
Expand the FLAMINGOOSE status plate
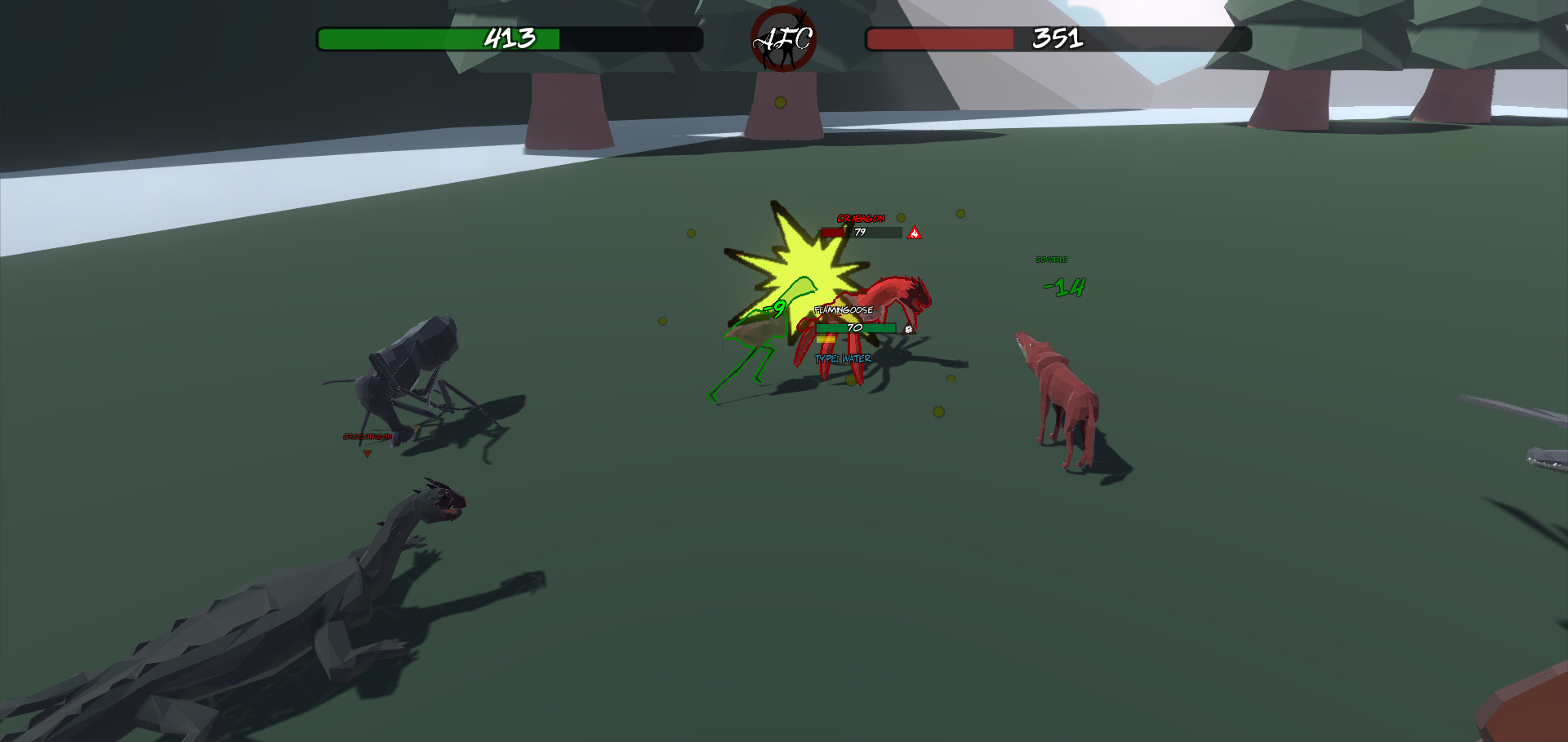pos(855,327)
